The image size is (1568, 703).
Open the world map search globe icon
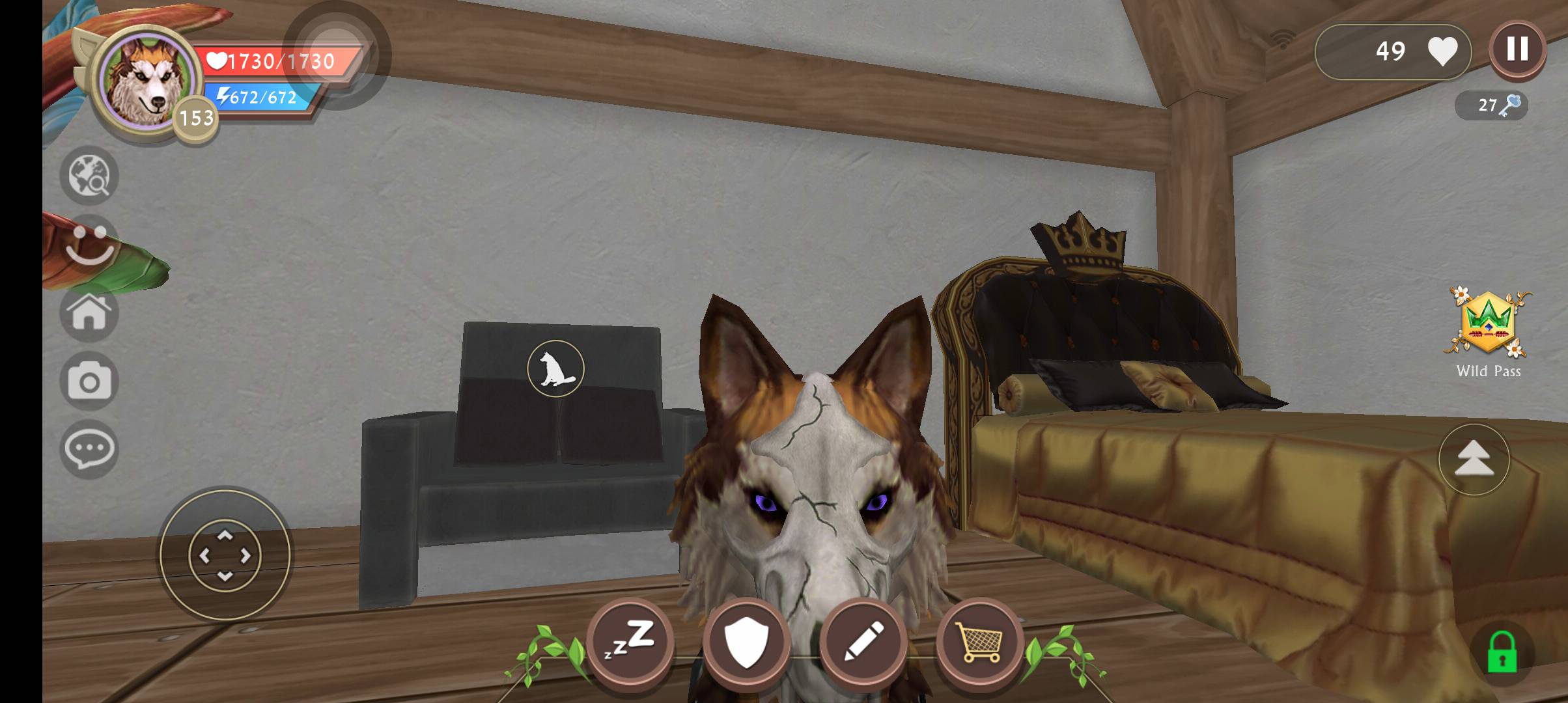pyautogui.click(x=89, y=176)
